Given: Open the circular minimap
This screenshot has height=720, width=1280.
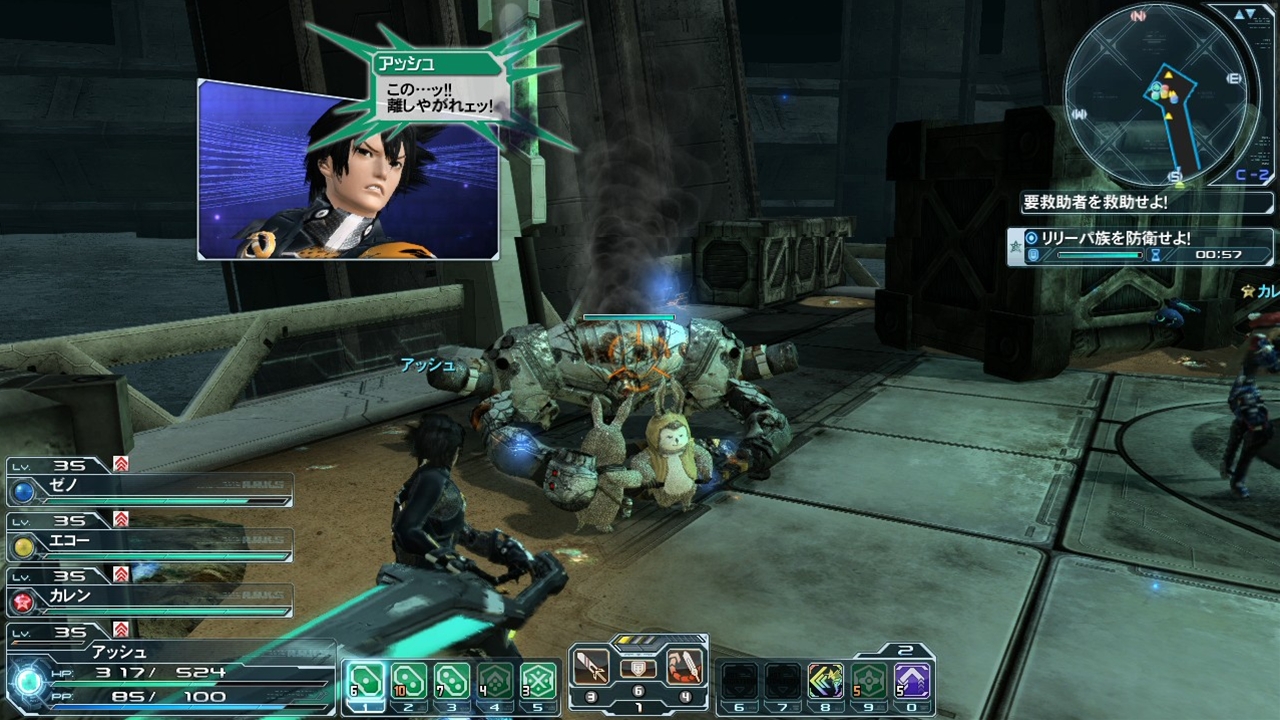Looking at the screenshot, I should tap(1156, 94).
